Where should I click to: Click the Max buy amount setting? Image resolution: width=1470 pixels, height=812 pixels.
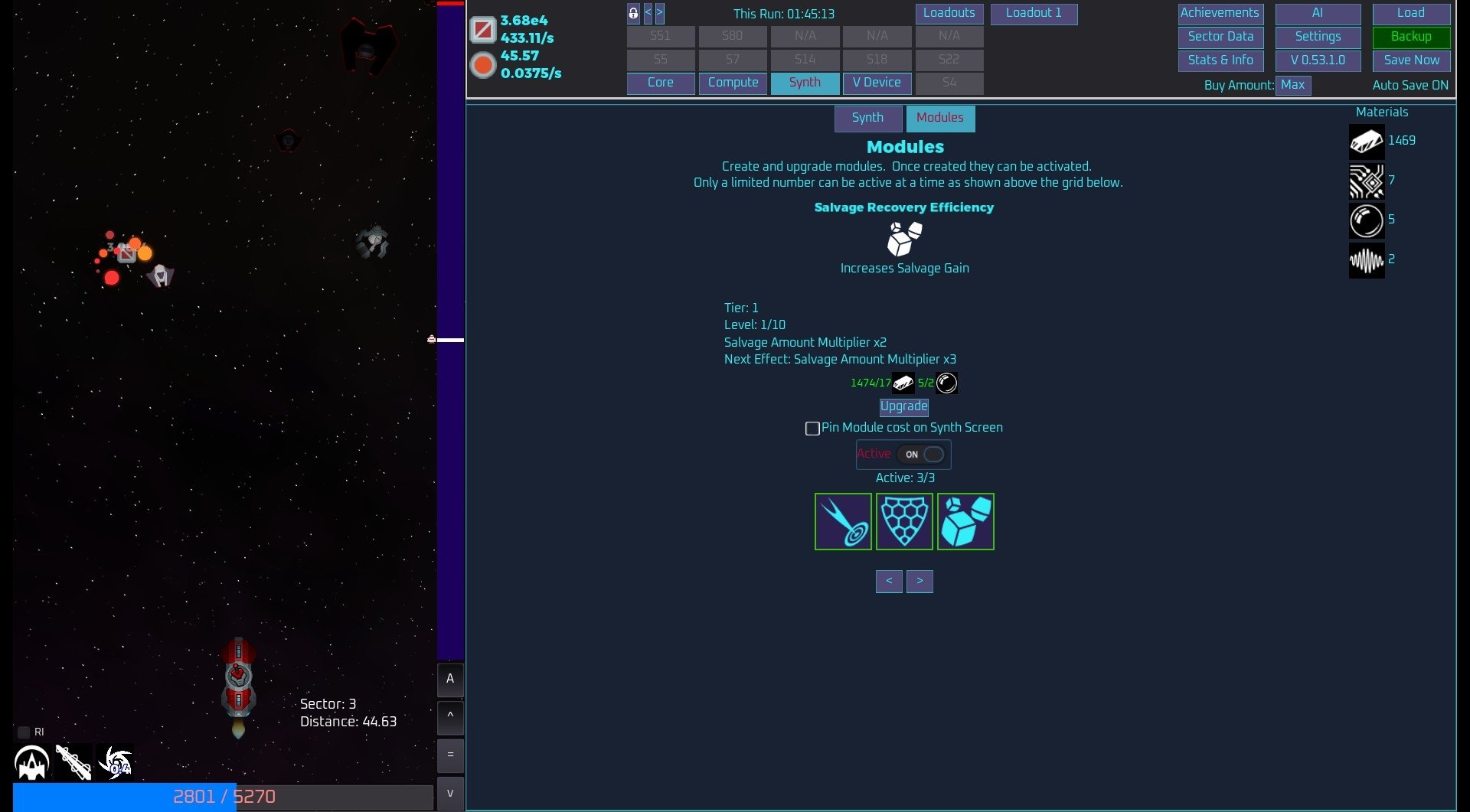[1292, 85]
